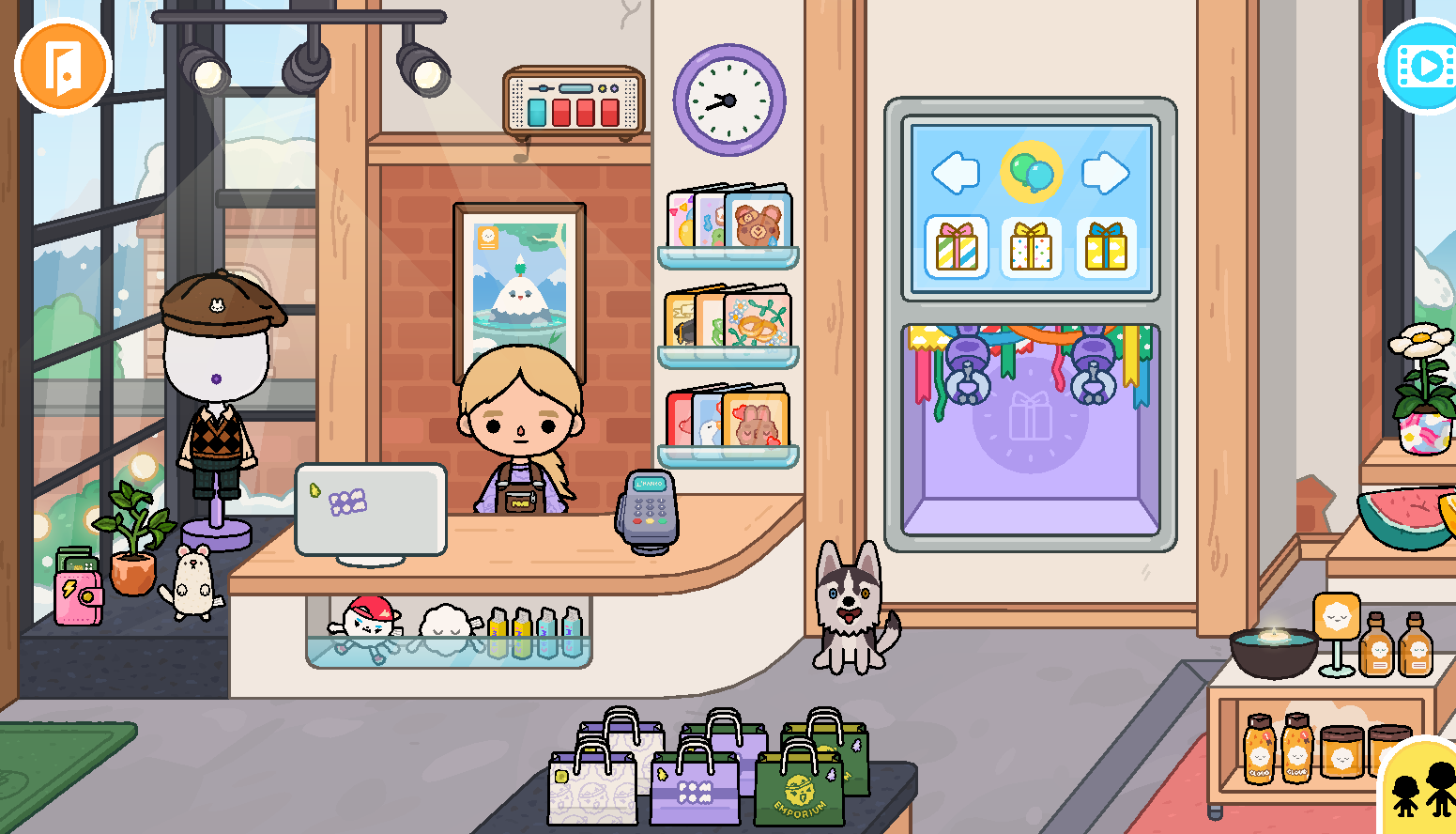Pick the confetti-dotted gift box

point(1031,247)
